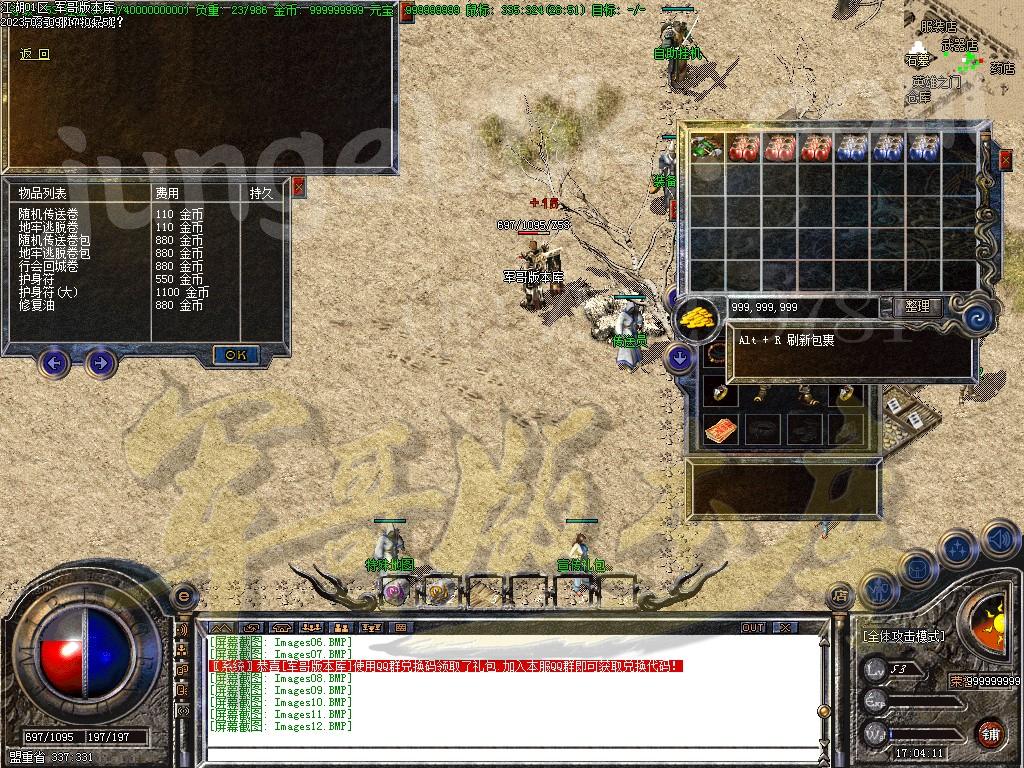Click the 店 store round button
Image resolution: width=1024 pixels, height=768 pixels.
840,597
